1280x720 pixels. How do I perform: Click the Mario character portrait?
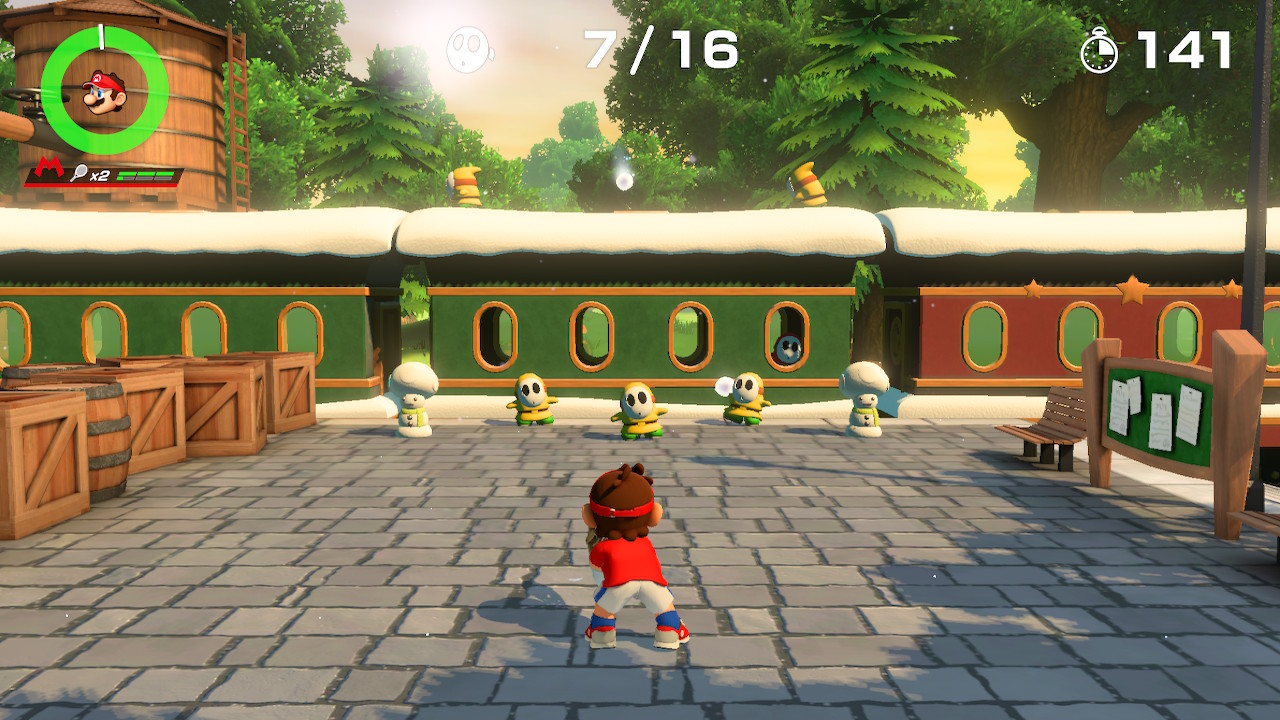[x=104, y=91]
